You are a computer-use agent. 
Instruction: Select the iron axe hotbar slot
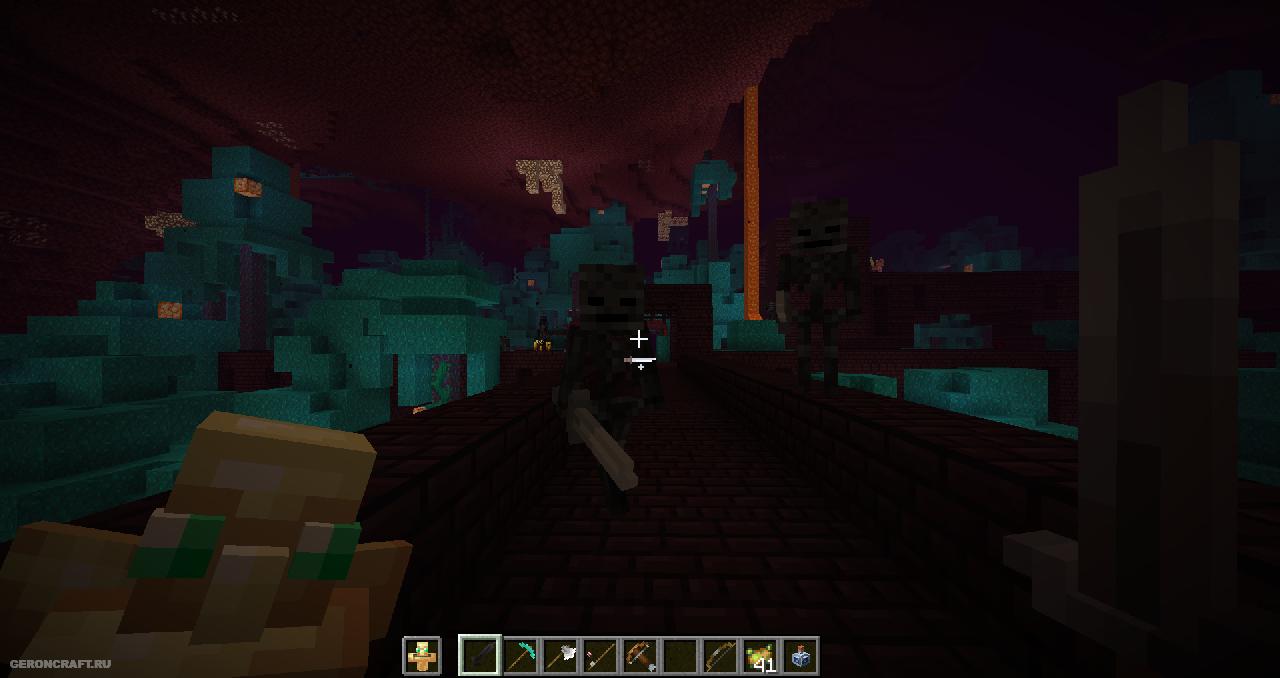(x=560, y=656)
